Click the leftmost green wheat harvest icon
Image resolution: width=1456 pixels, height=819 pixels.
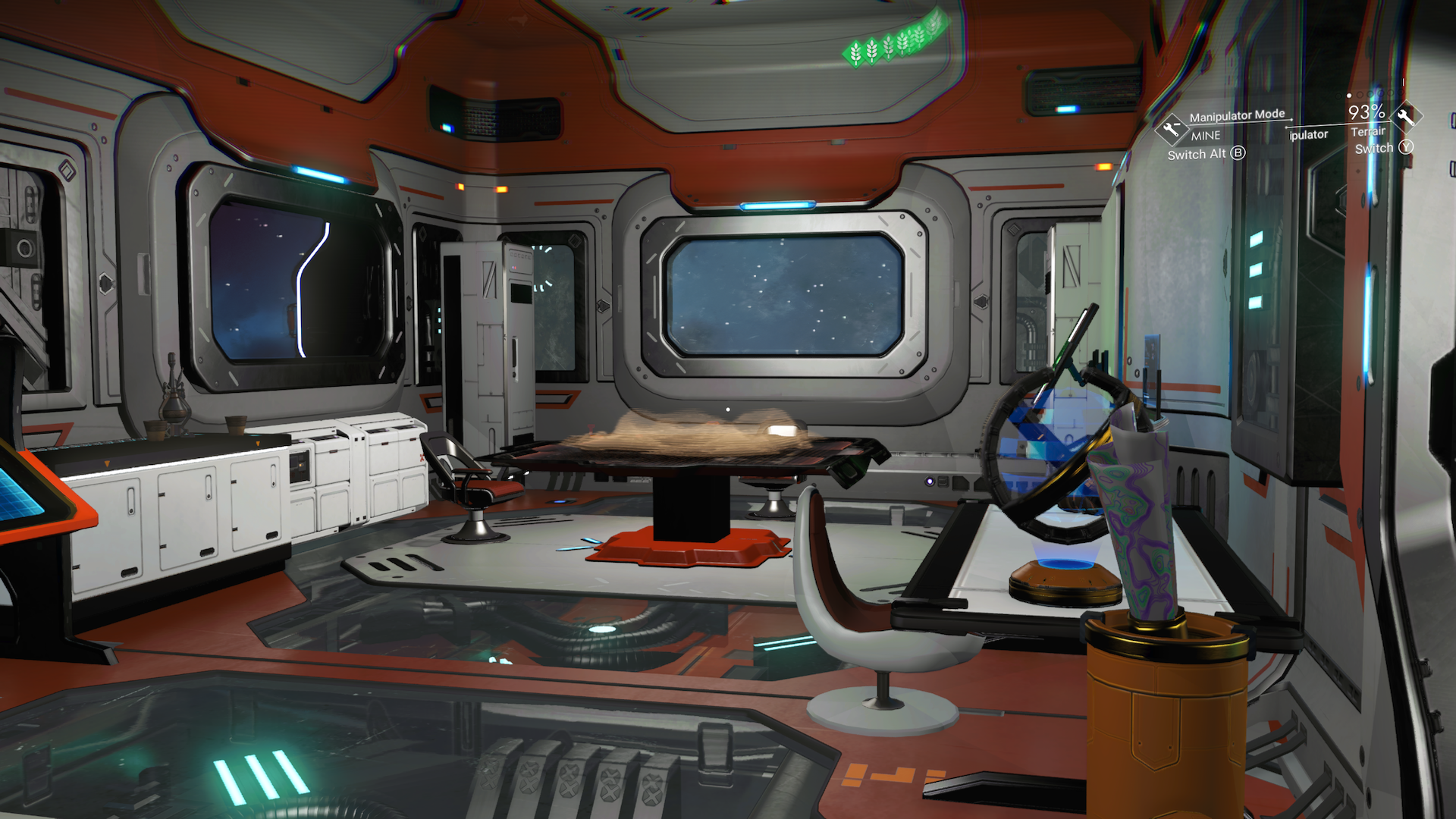(x=855, y=54)
